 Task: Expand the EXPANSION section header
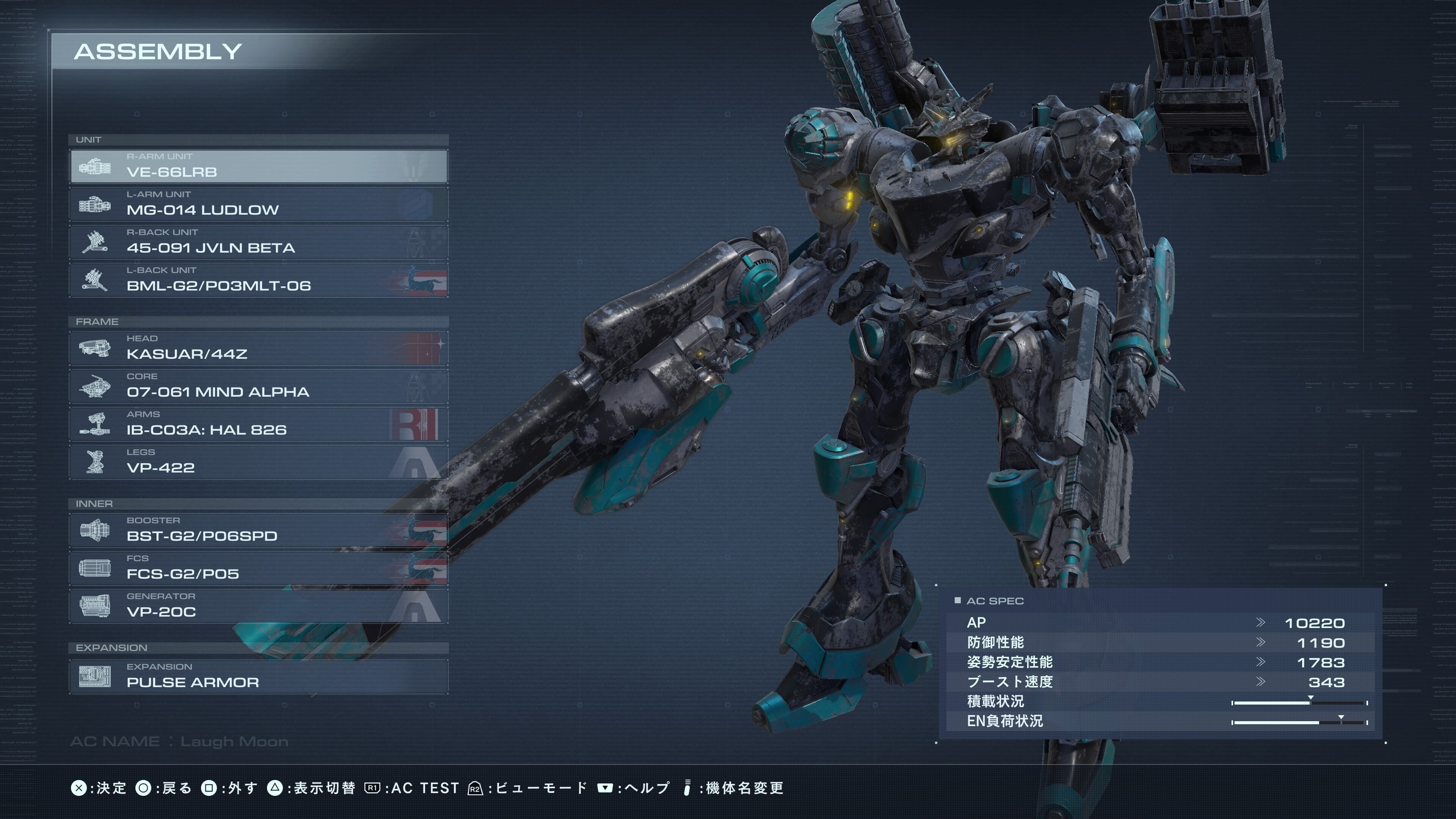(x=111, y=647)
